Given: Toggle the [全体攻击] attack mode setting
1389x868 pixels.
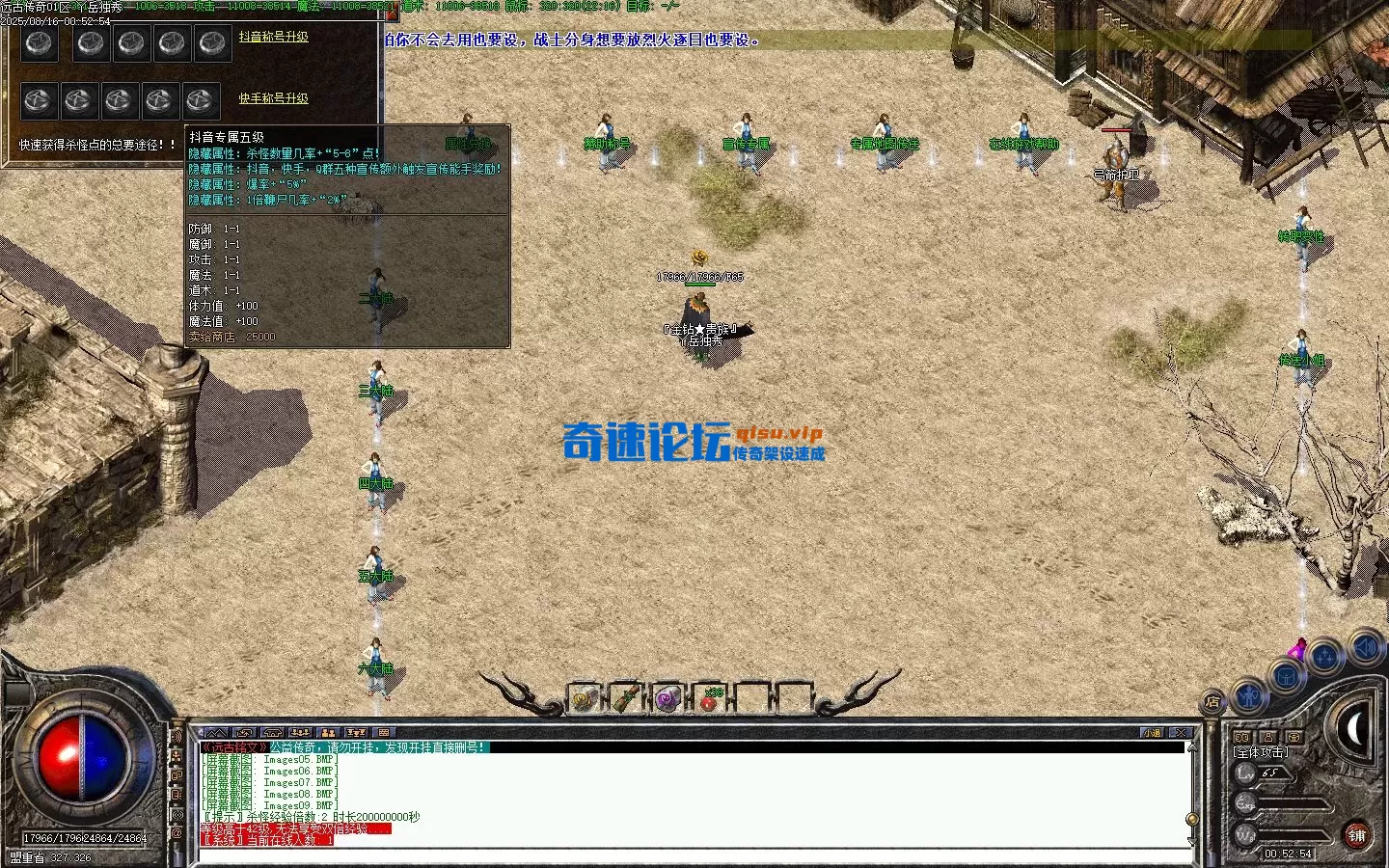Looking at the screenshot, I should click(x=1260, y=753).
